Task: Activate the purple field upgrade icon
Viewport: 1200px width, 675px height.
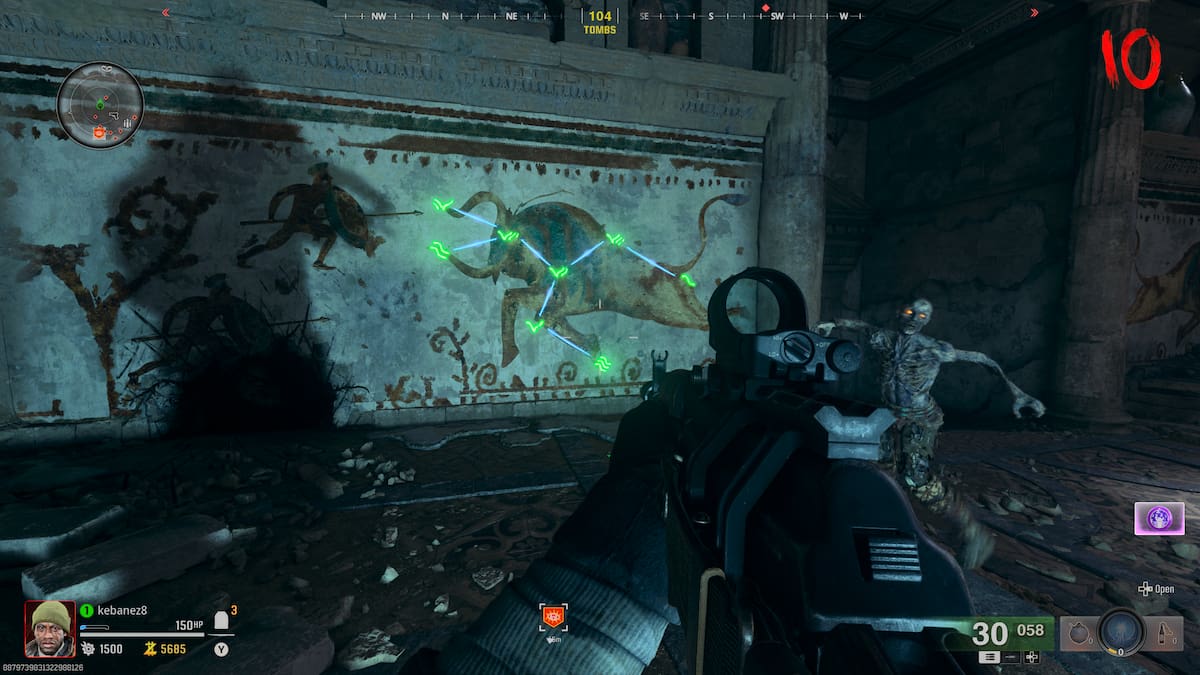Action: [x=1159, y=519]
